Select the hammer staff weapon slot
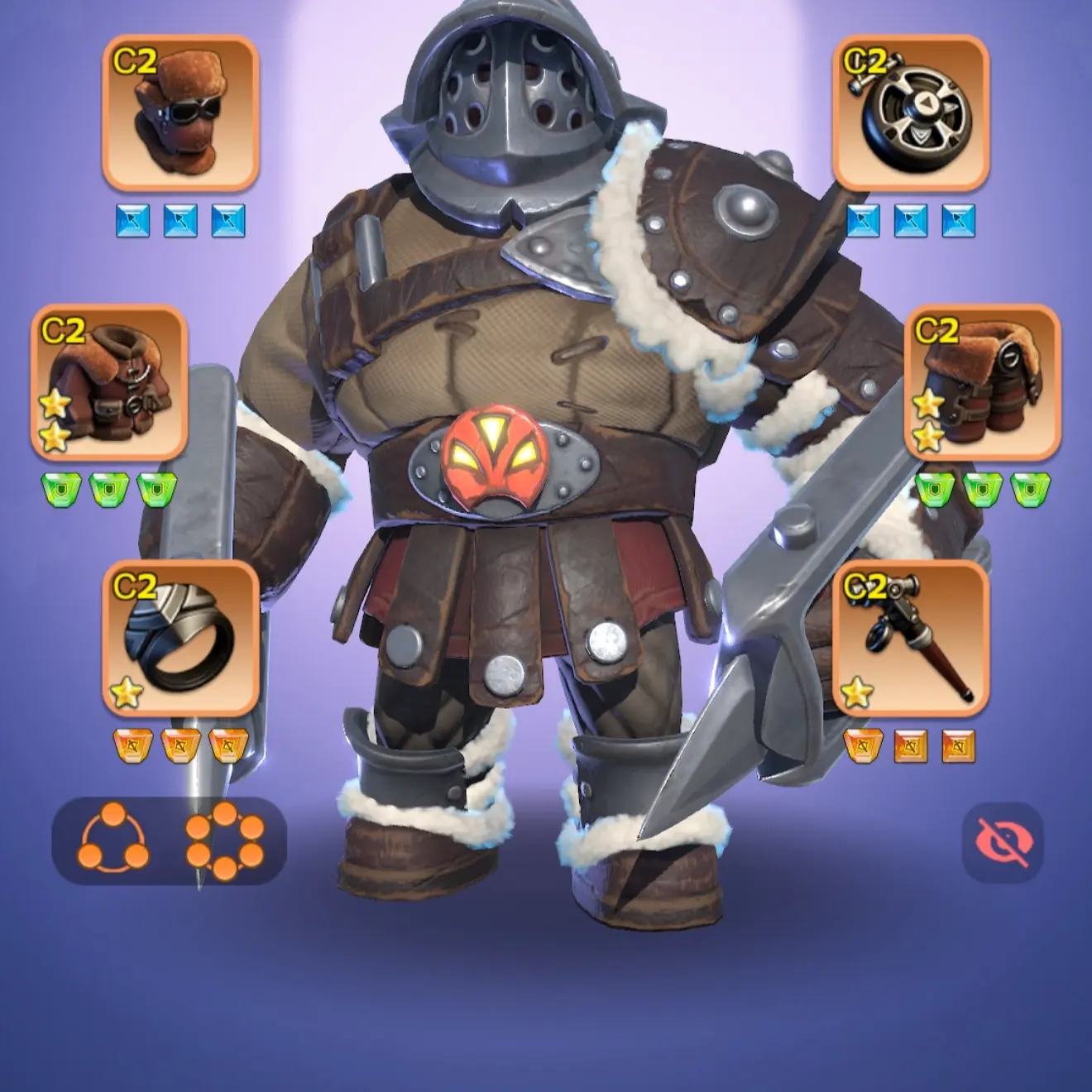The height and width of the screenshot is (1092, 1092). 910,638
